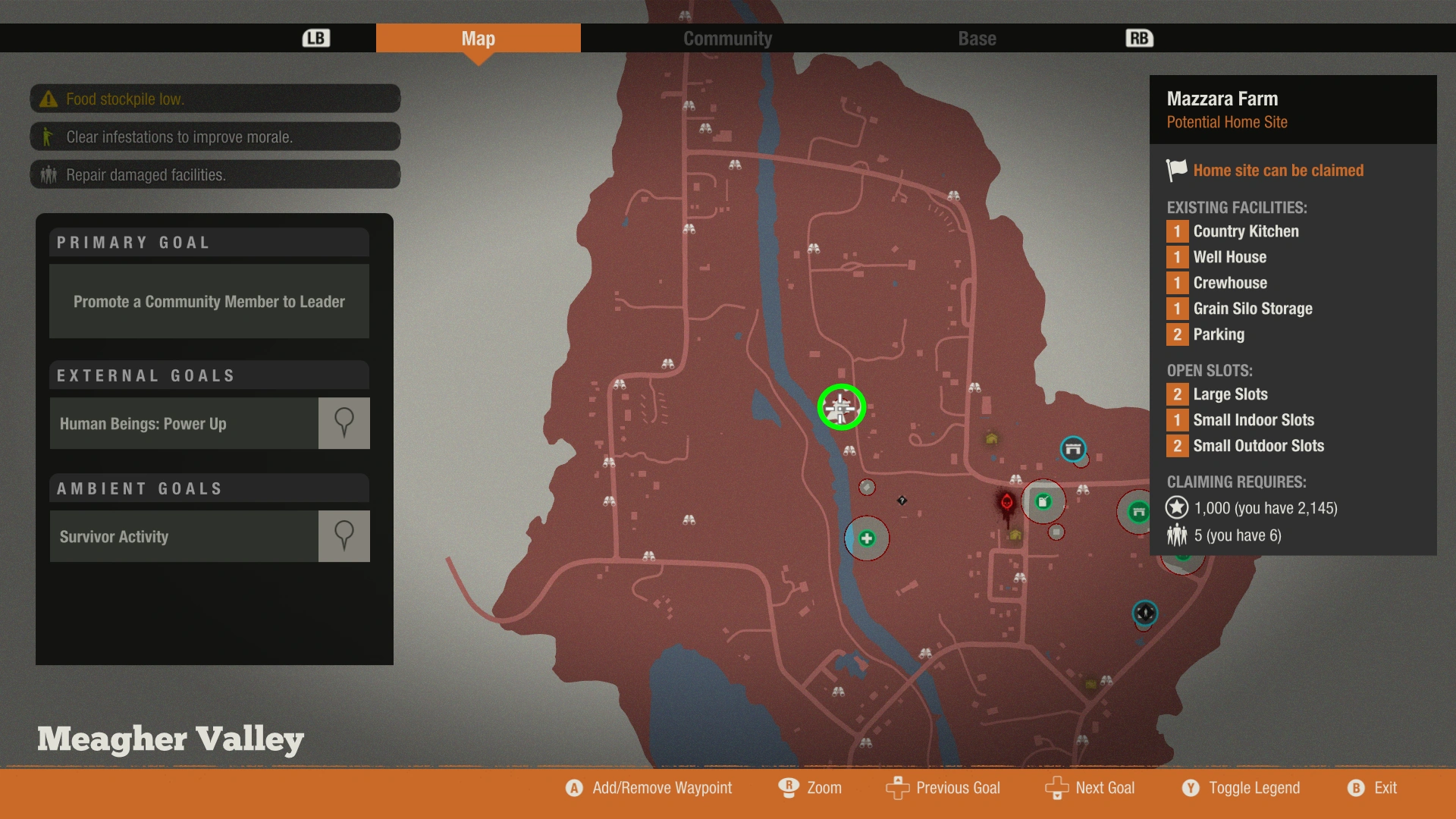1456x819 pixels.
Task: Toggle waypoint pin for 'Human Beings: Power Up'
Action: (x=344, y=423)
